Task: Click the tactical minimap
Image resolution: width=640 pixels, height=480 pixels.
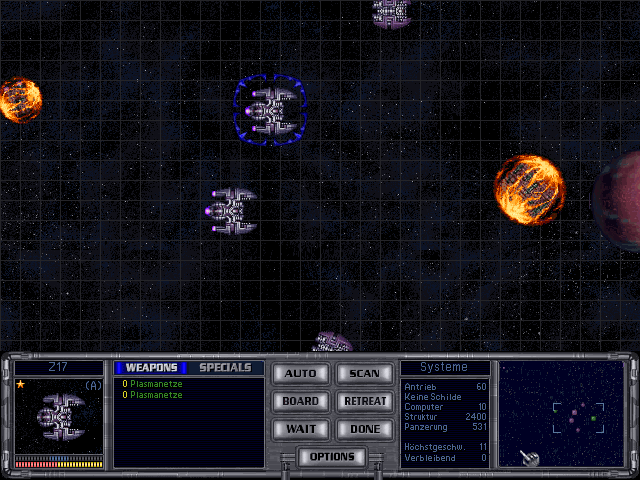Action: [x=561, y=414]
